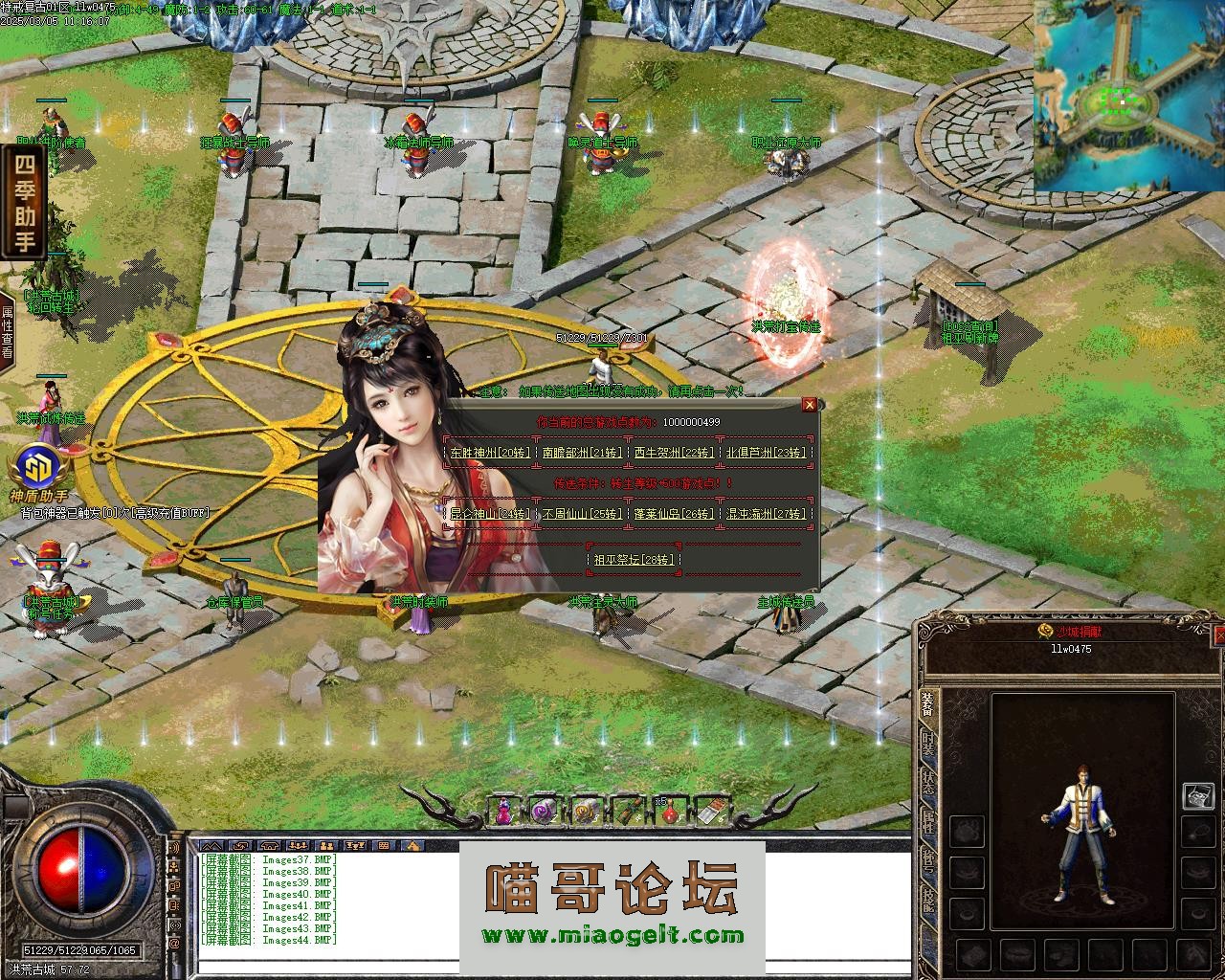Teleport to 祖巫祭坛[28转]
Image resolution: width=1225 pixels, height=980 pixels.
click(x=633, y=560)
